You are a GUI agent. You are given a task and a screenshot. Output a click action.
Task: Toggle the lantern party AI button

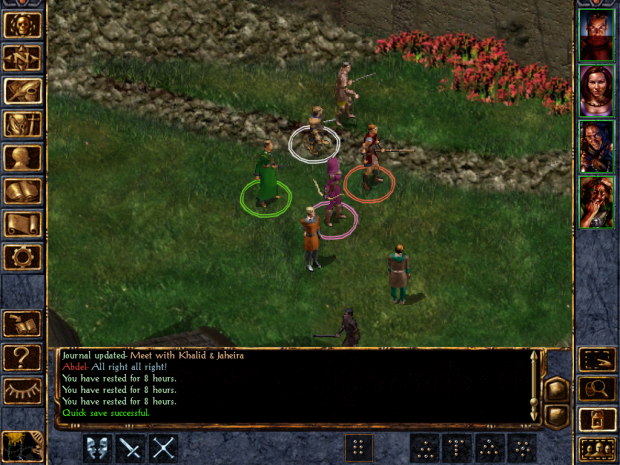click(x=596, y=419)
